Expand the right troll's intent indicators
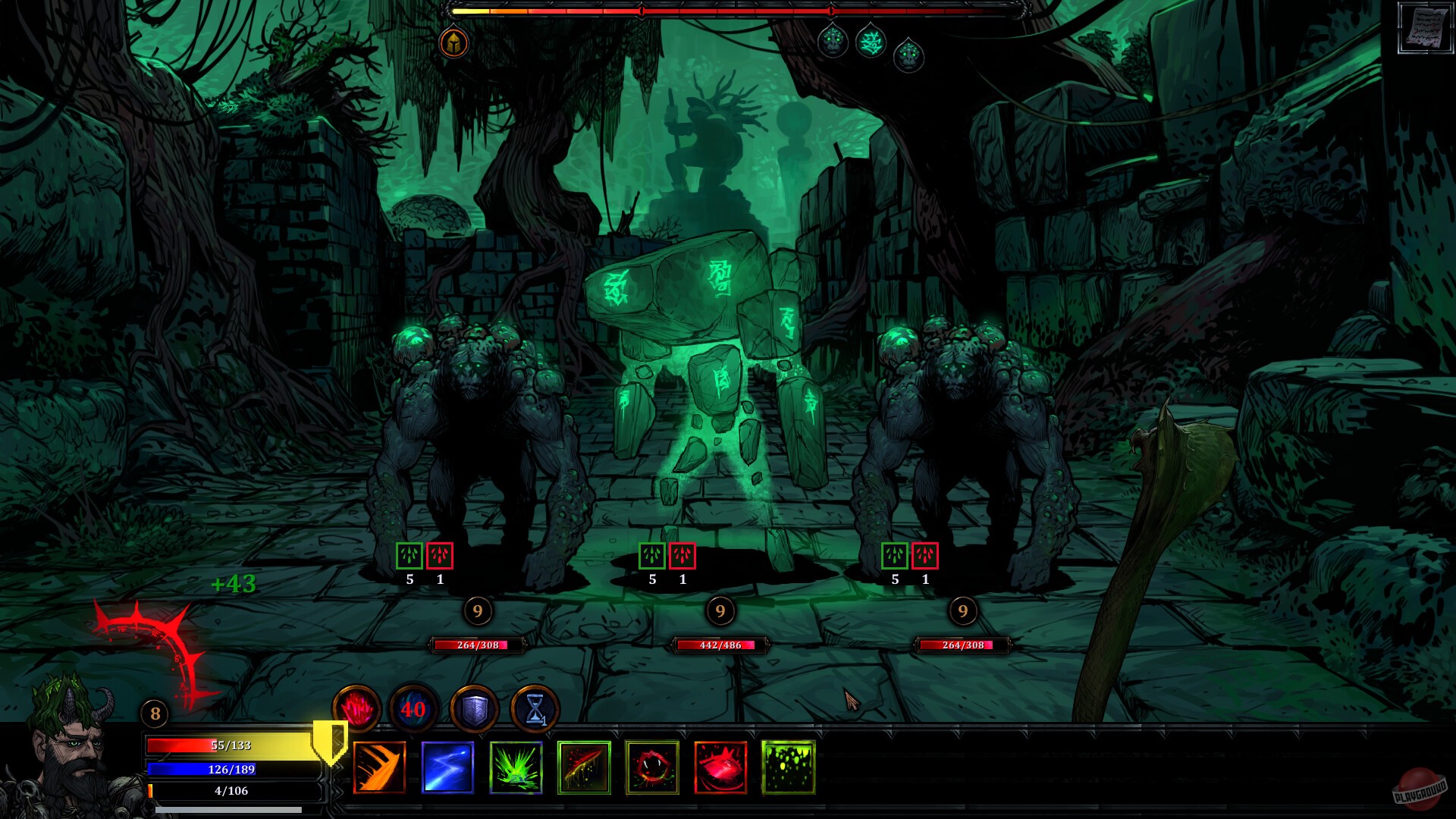The image size is (1456, 819). point(910,557)
